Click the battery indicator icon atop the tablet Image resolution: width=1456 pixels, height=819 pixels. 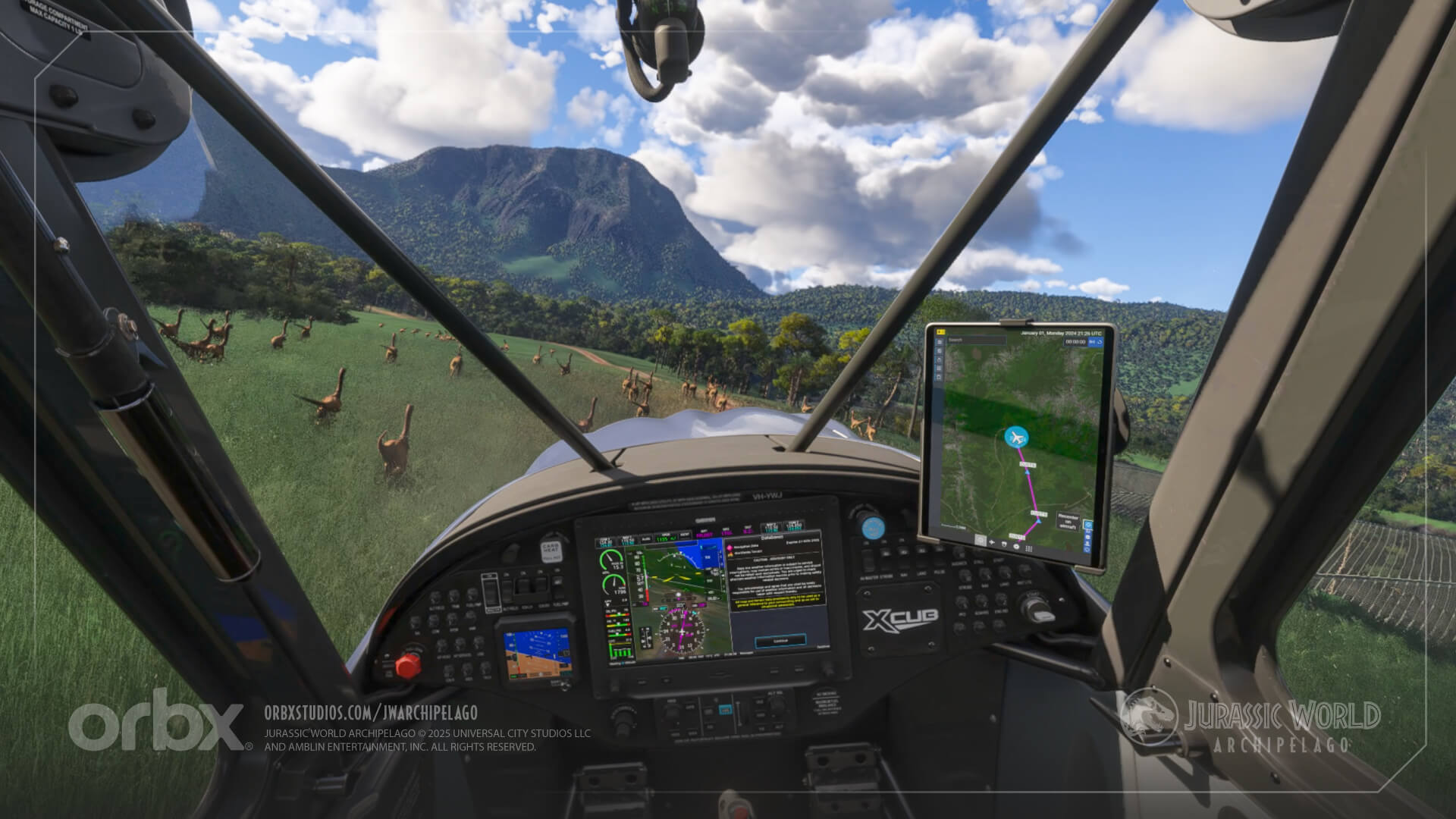pos(942,331)
